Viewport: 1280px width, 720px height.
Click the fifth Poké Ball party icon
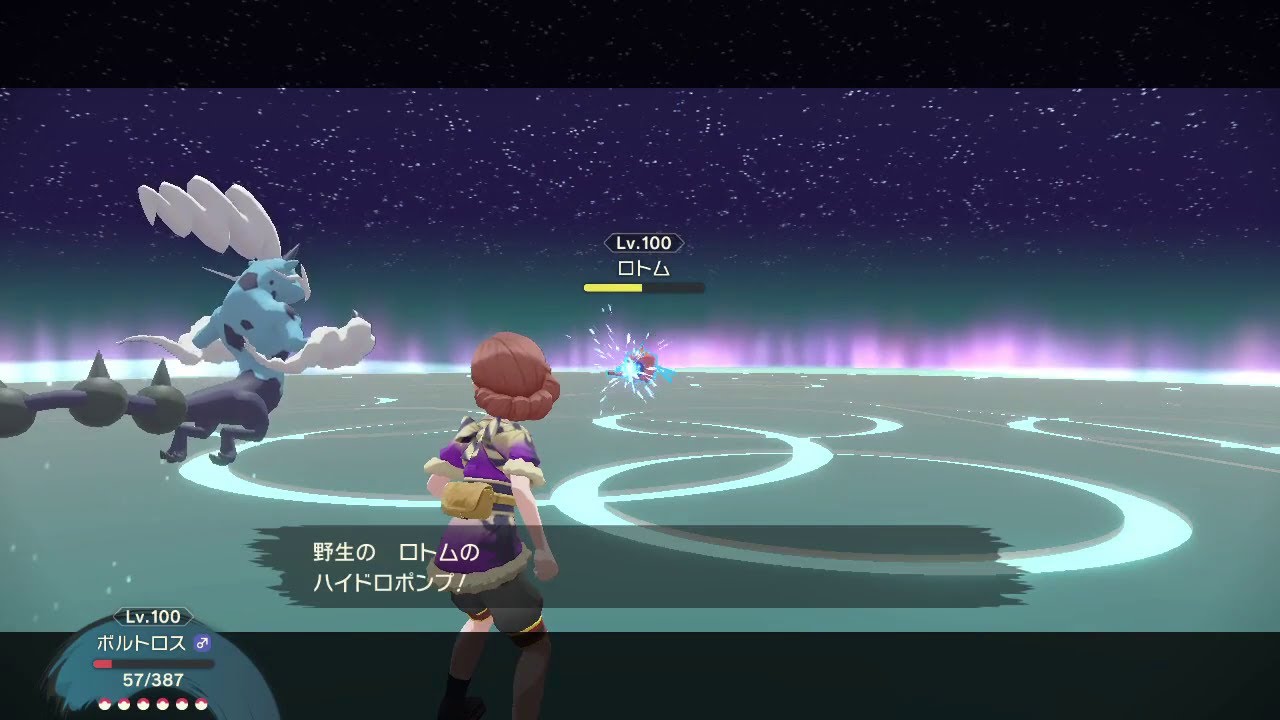click(x=181, y=704)
